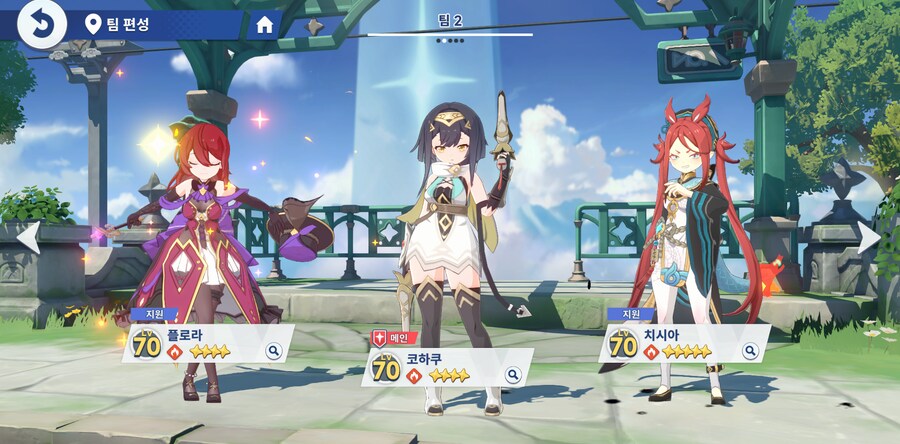
Task: Show the next team with right arrow
Action: point(870,237)
